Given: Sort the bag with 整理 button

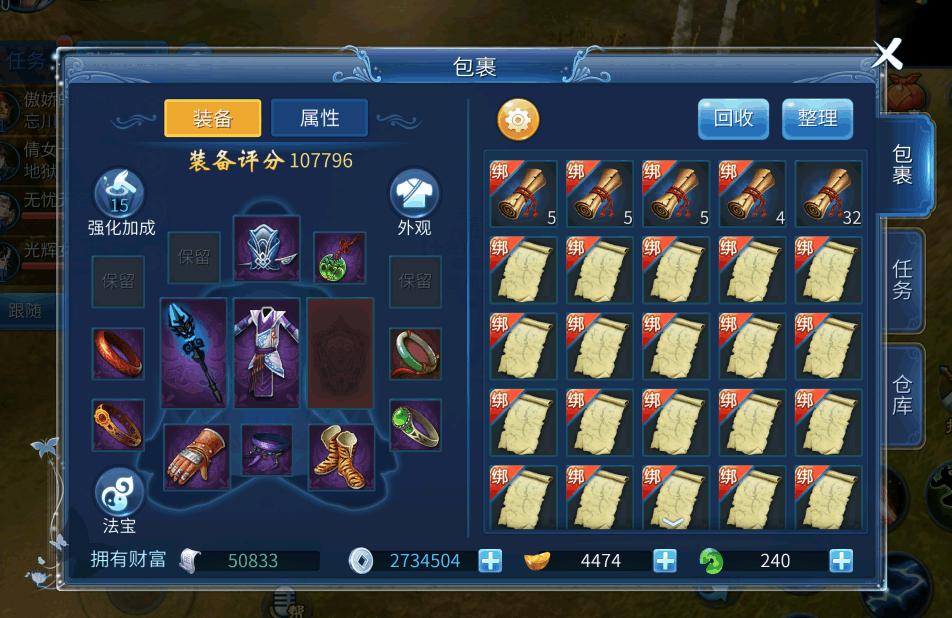Looking at the screenshot, I should click(x=817, y=119).
